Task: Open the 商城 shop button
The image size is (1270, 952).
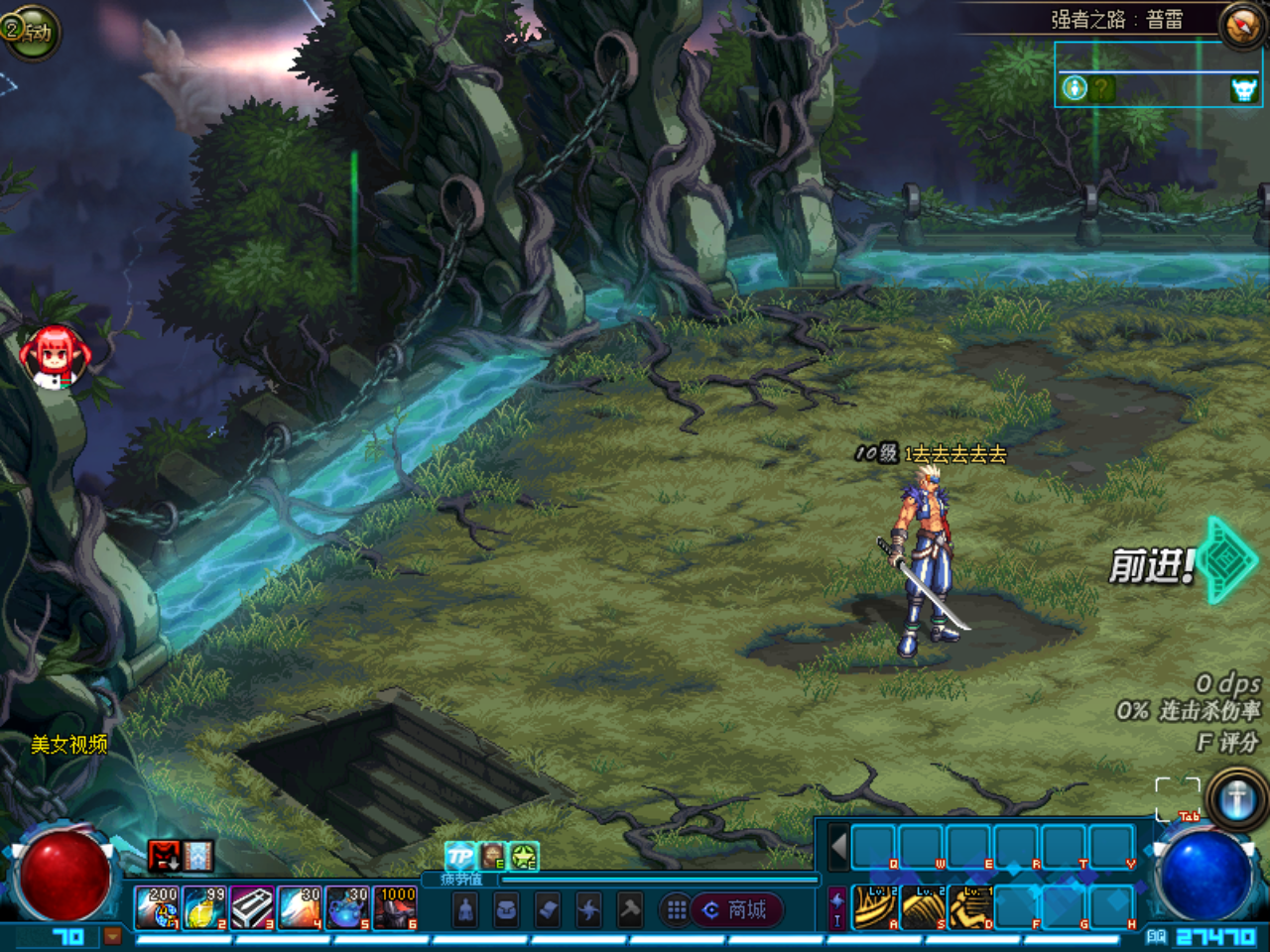Action: (x=736, y=909)
